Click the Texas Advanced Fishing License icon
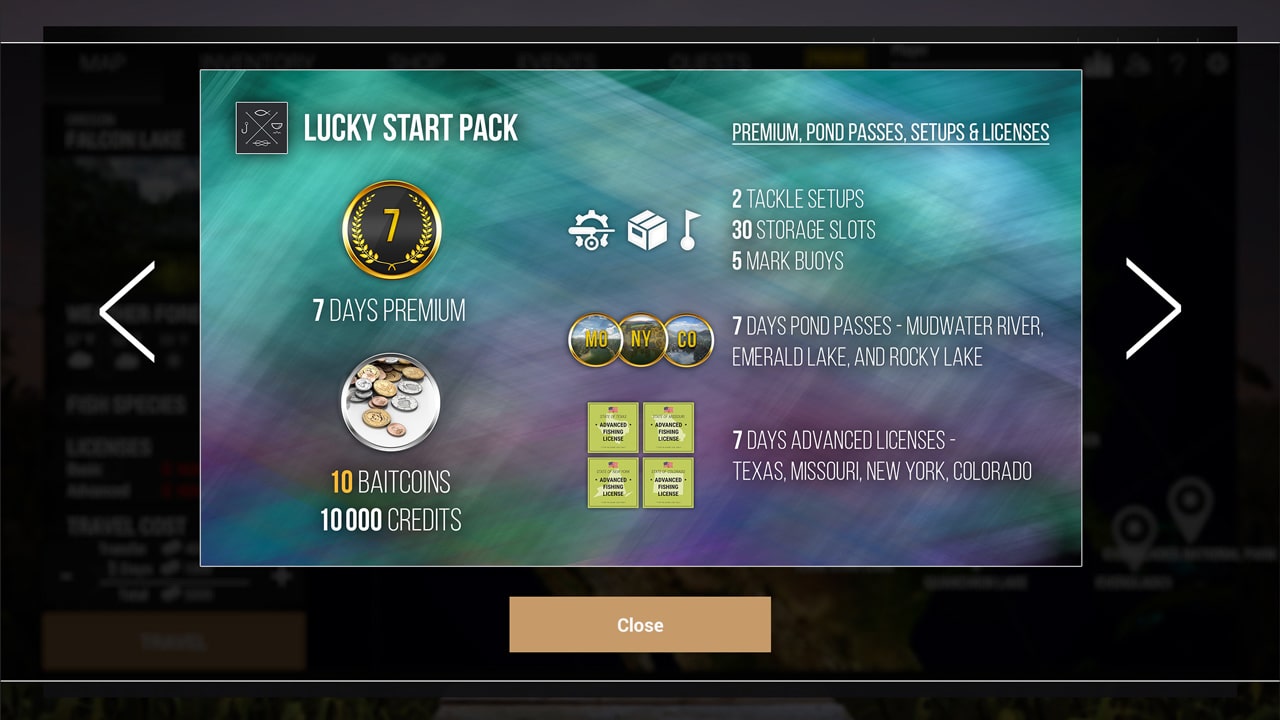Screen dimensions: 1280x720 613,427
